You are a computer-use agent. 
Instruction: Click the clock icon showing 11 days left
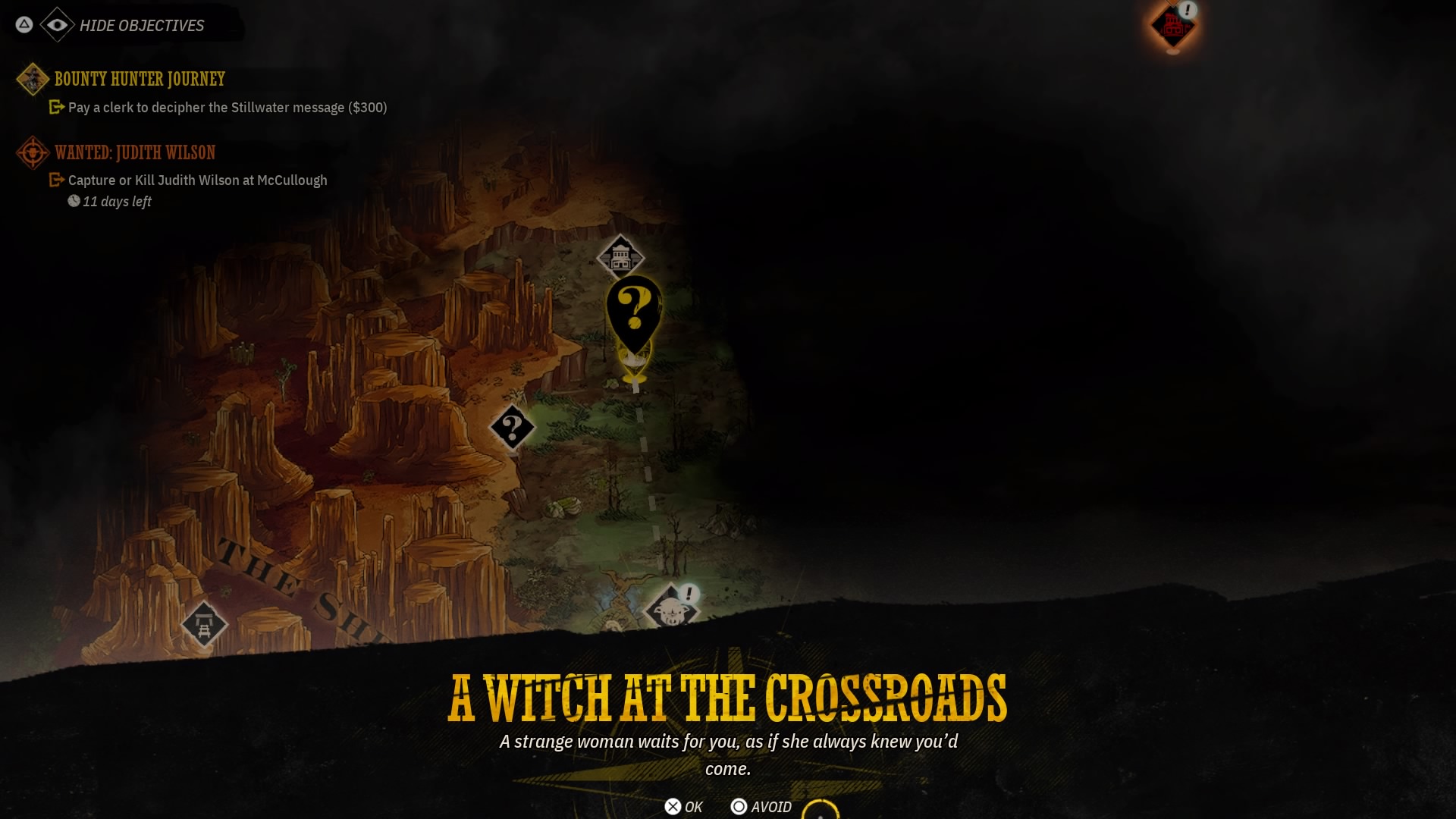[74, 202]
